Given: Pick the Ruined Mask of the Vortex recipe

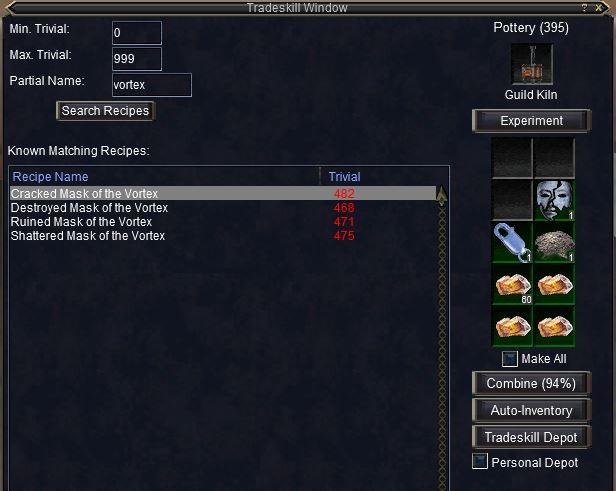Looking at the screenshot, I should (x=81, y=221).
